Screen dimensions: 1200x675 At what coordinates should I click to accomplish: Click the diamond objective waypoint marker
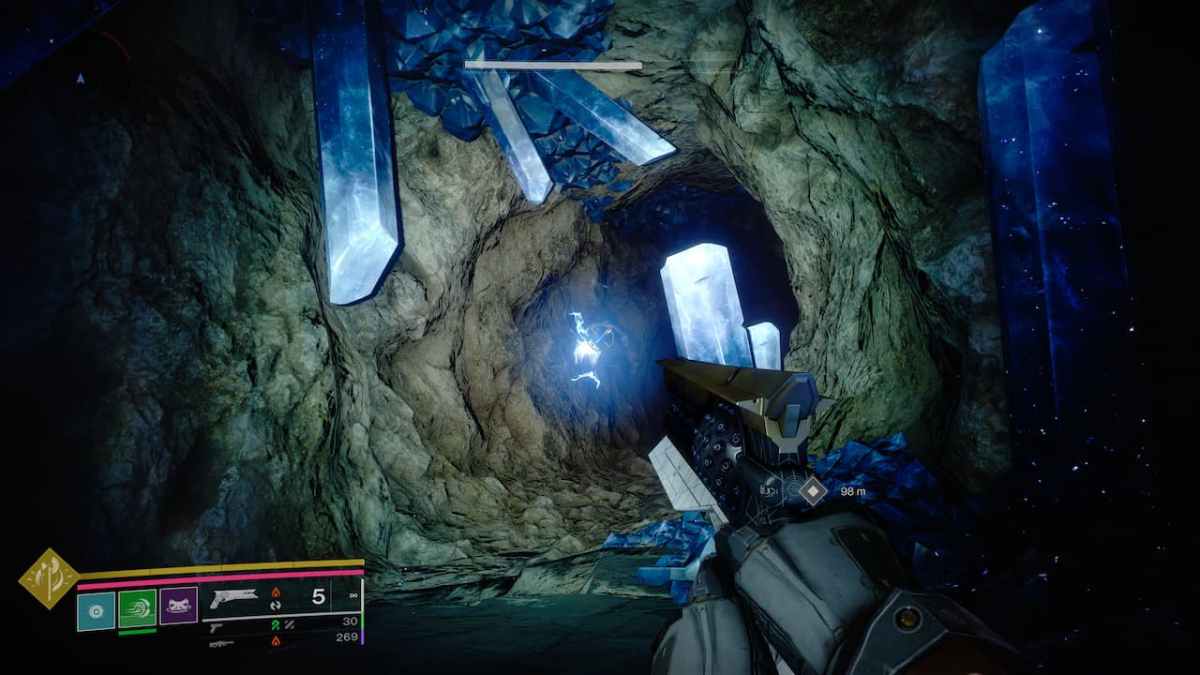pyautogui.click(x=815, y=490)
